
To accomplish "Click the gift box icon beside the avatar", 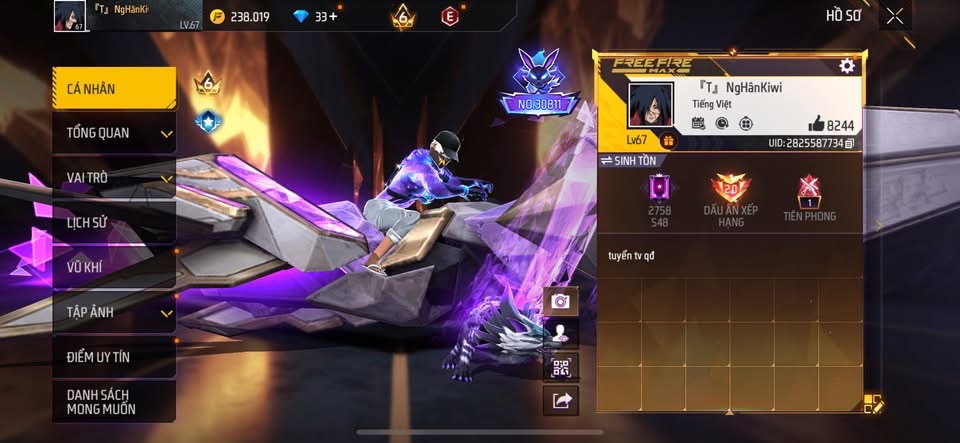I will tap(669, 142).
